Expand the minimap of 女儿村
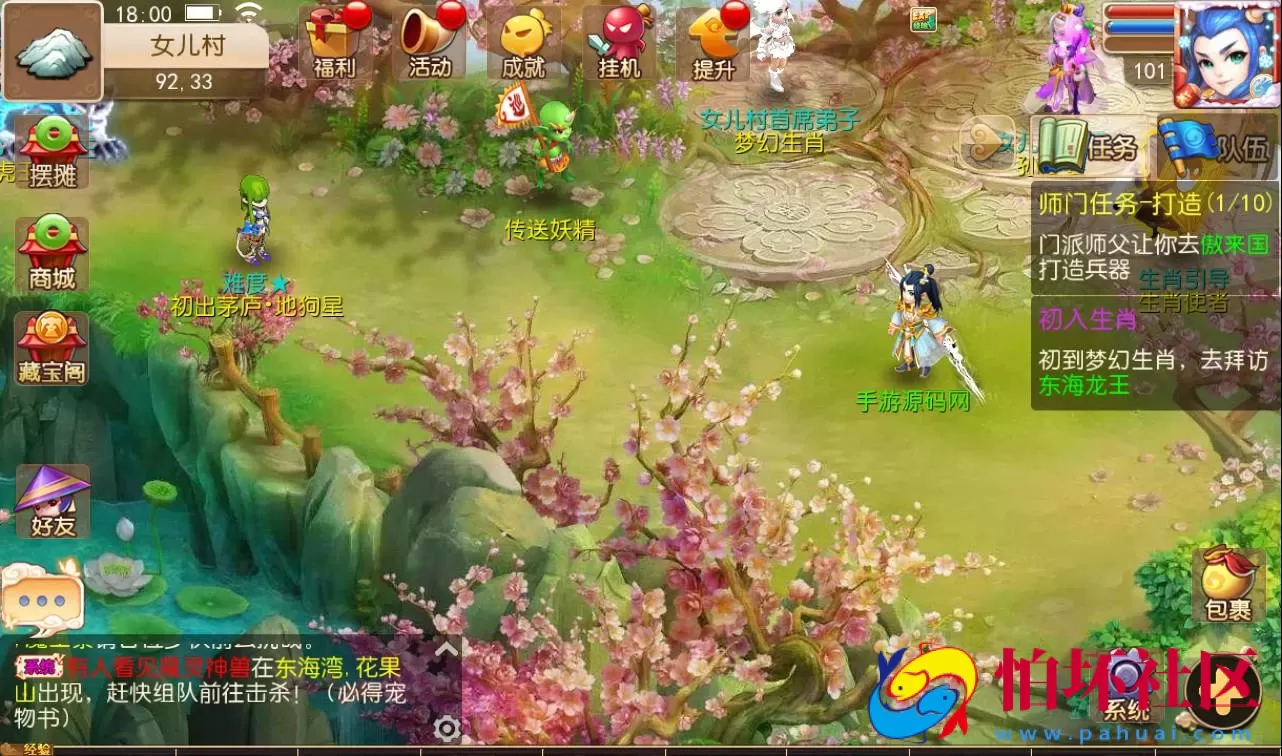 (x=52, y=48)
